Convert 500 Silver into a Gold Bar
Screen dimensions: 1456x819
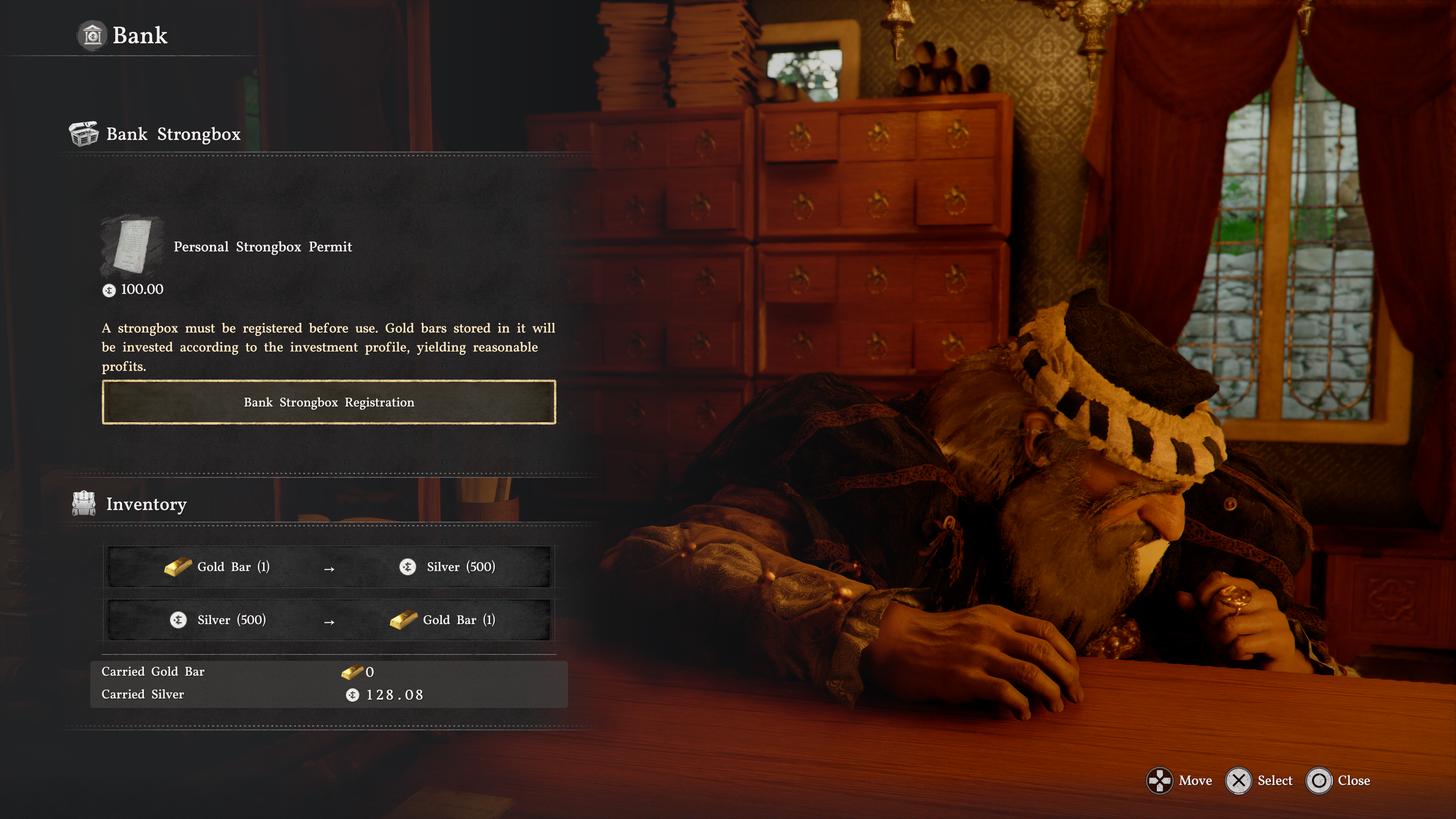pyautogui.click(x=328, y=620)
